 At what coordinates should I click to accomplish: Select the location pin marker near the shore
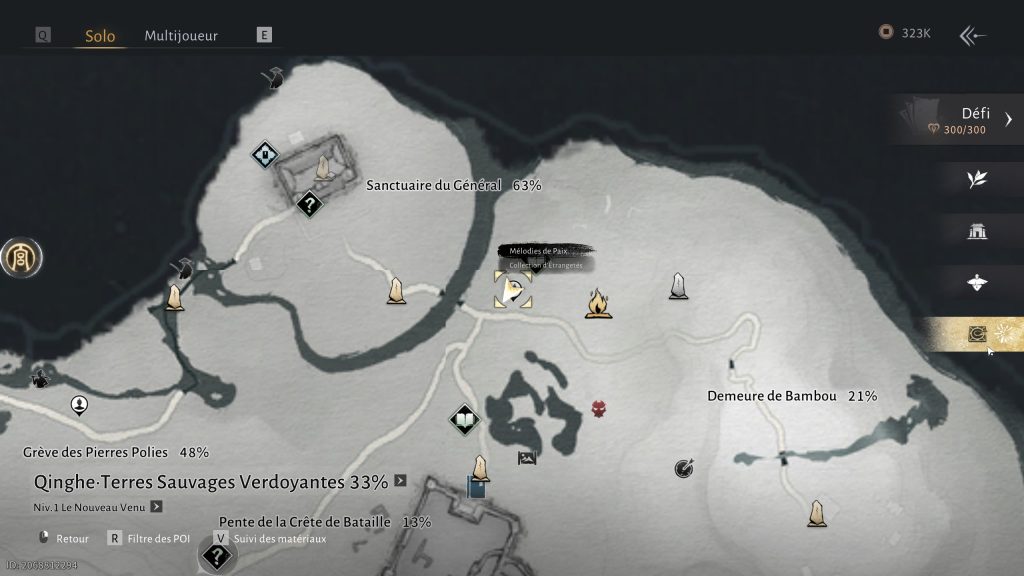[x=79, y=404]
